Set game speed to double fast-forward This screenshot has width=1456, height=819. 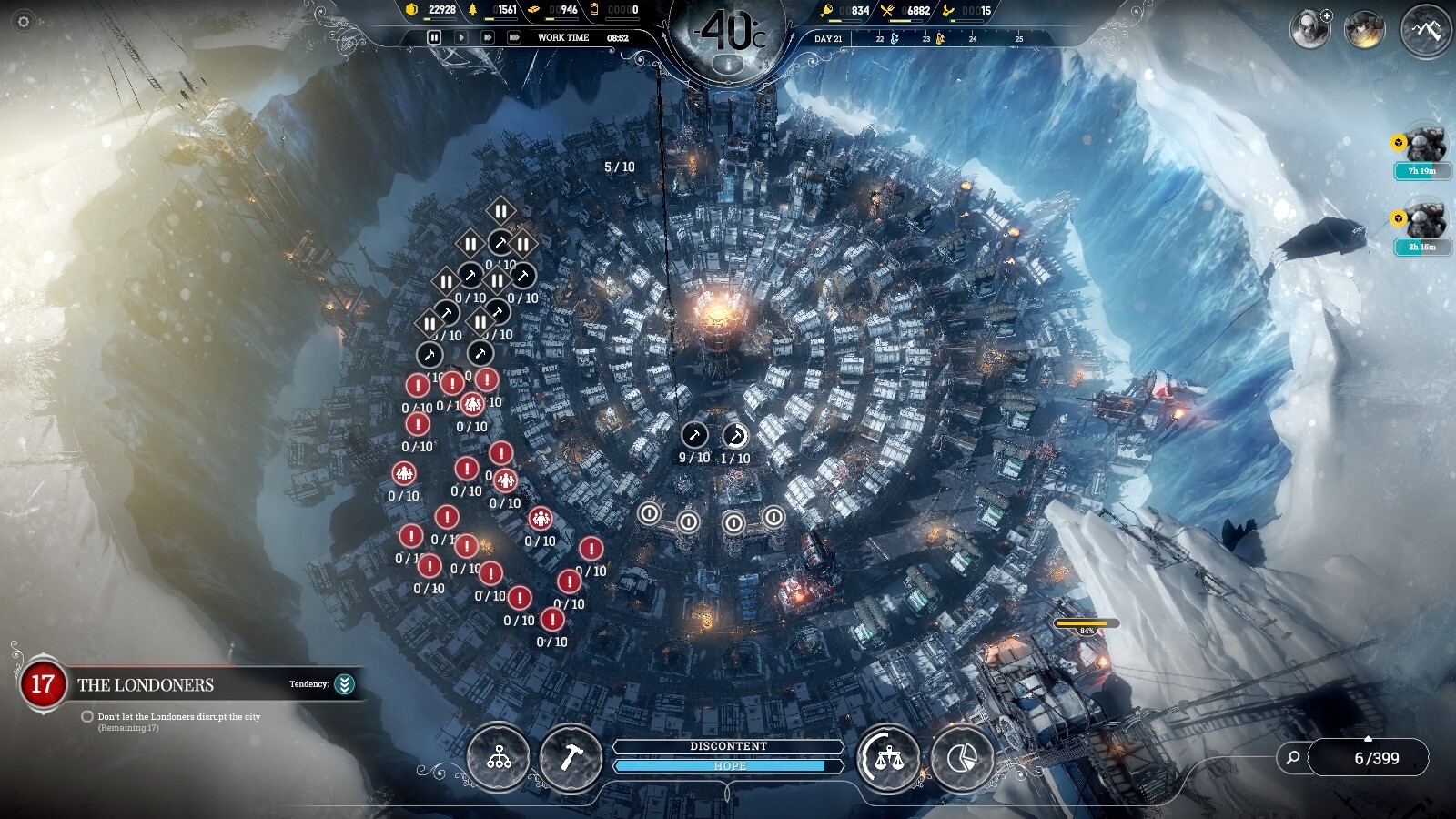point(488,37)
